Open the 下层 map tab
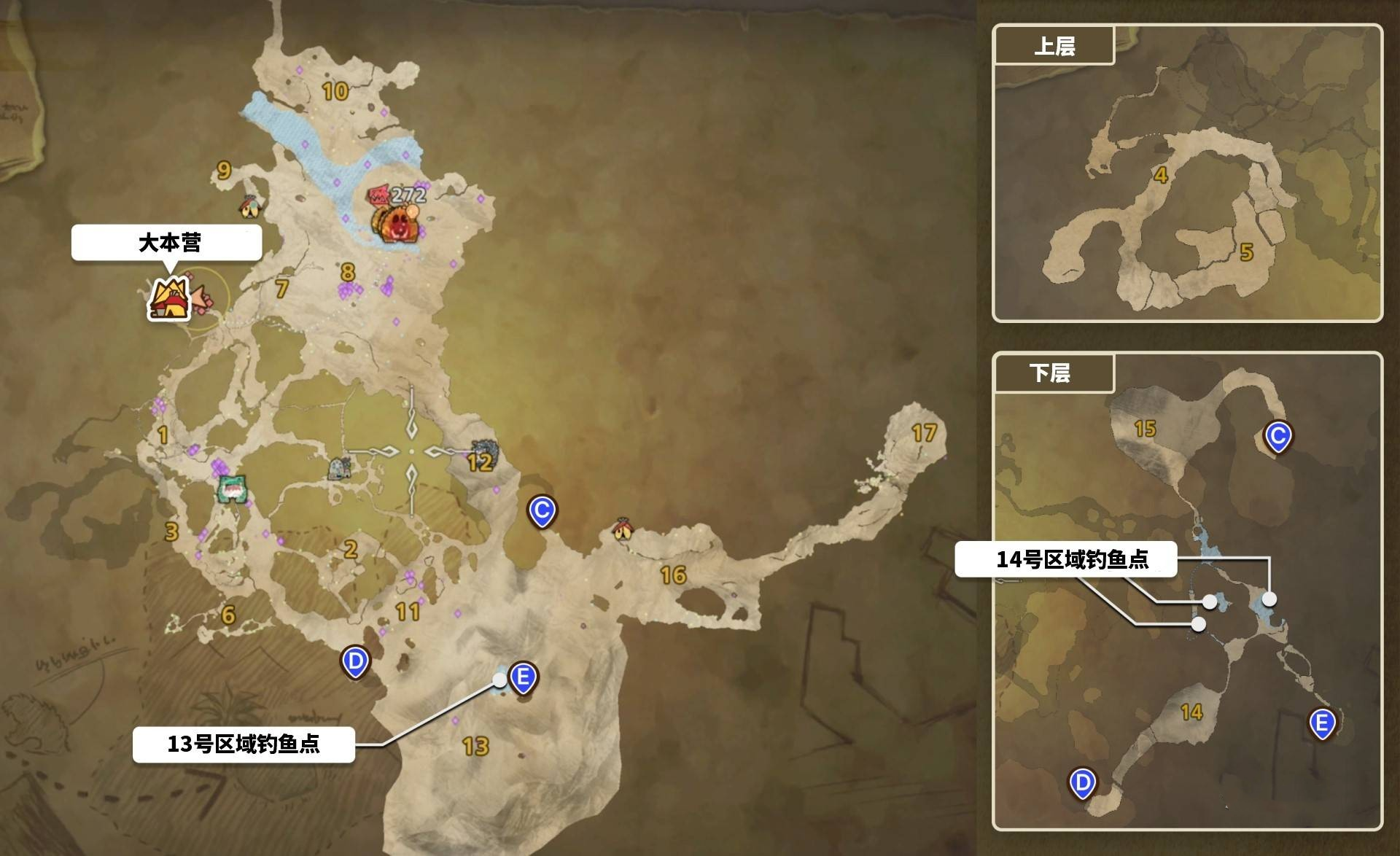The height and width of the screenshot is (856, 1400). (x=1054, y=374)
